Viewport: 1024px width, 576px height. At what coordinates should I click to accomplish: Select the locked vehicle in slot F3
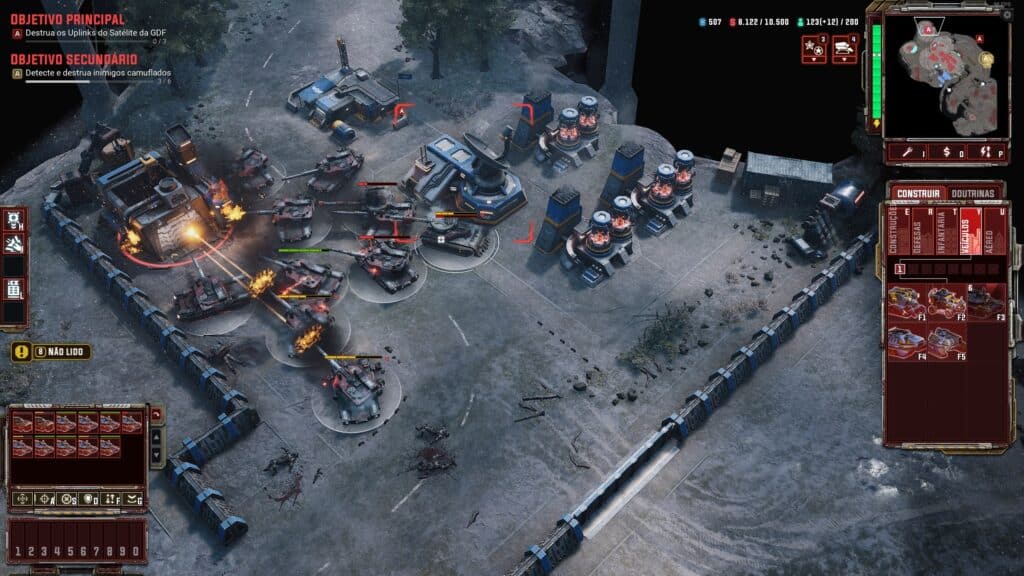[985, 302]
